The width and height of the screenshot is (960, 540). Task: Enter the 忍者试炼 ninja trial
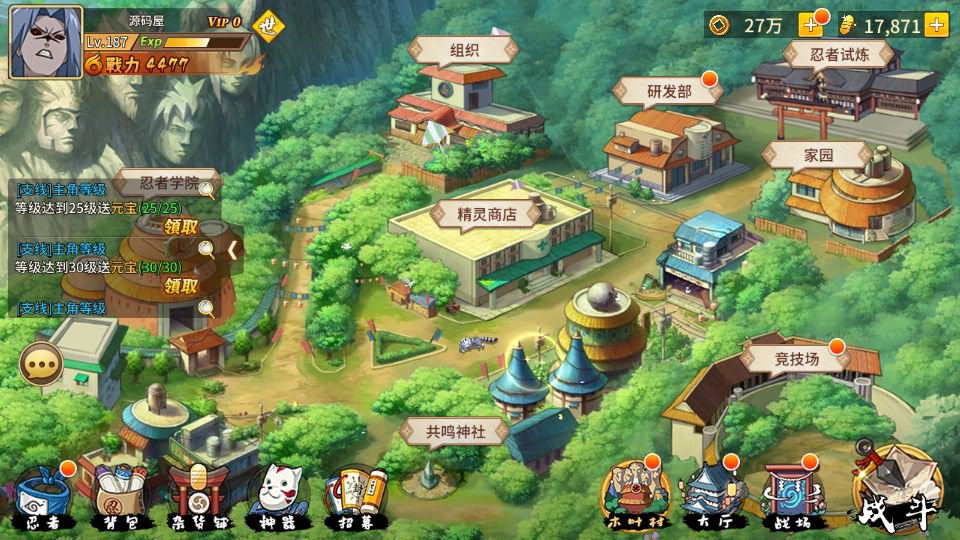tap(837, 55)
